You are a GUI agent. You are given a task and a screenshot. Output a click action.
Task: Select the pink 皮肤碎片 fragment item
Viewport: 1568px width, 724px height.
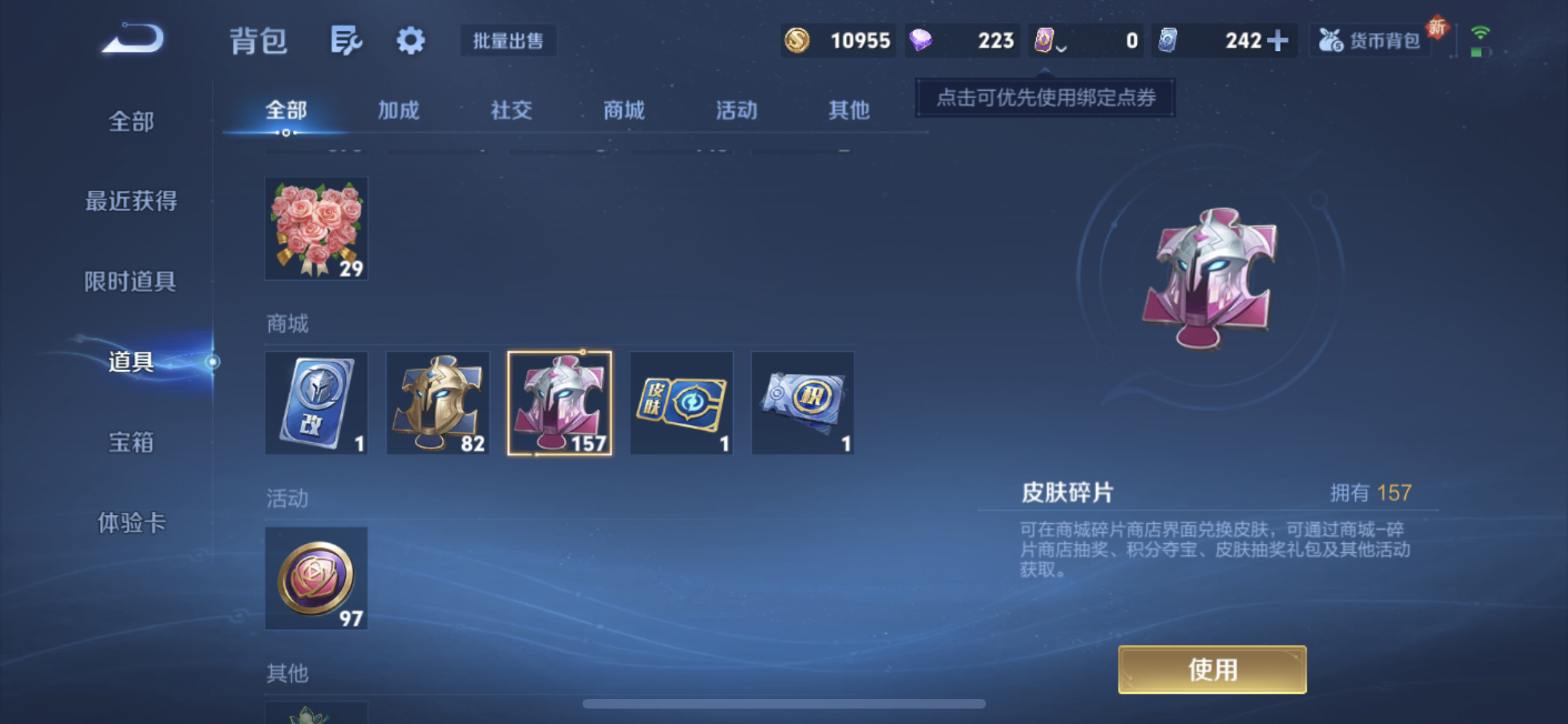pos(559,403)
